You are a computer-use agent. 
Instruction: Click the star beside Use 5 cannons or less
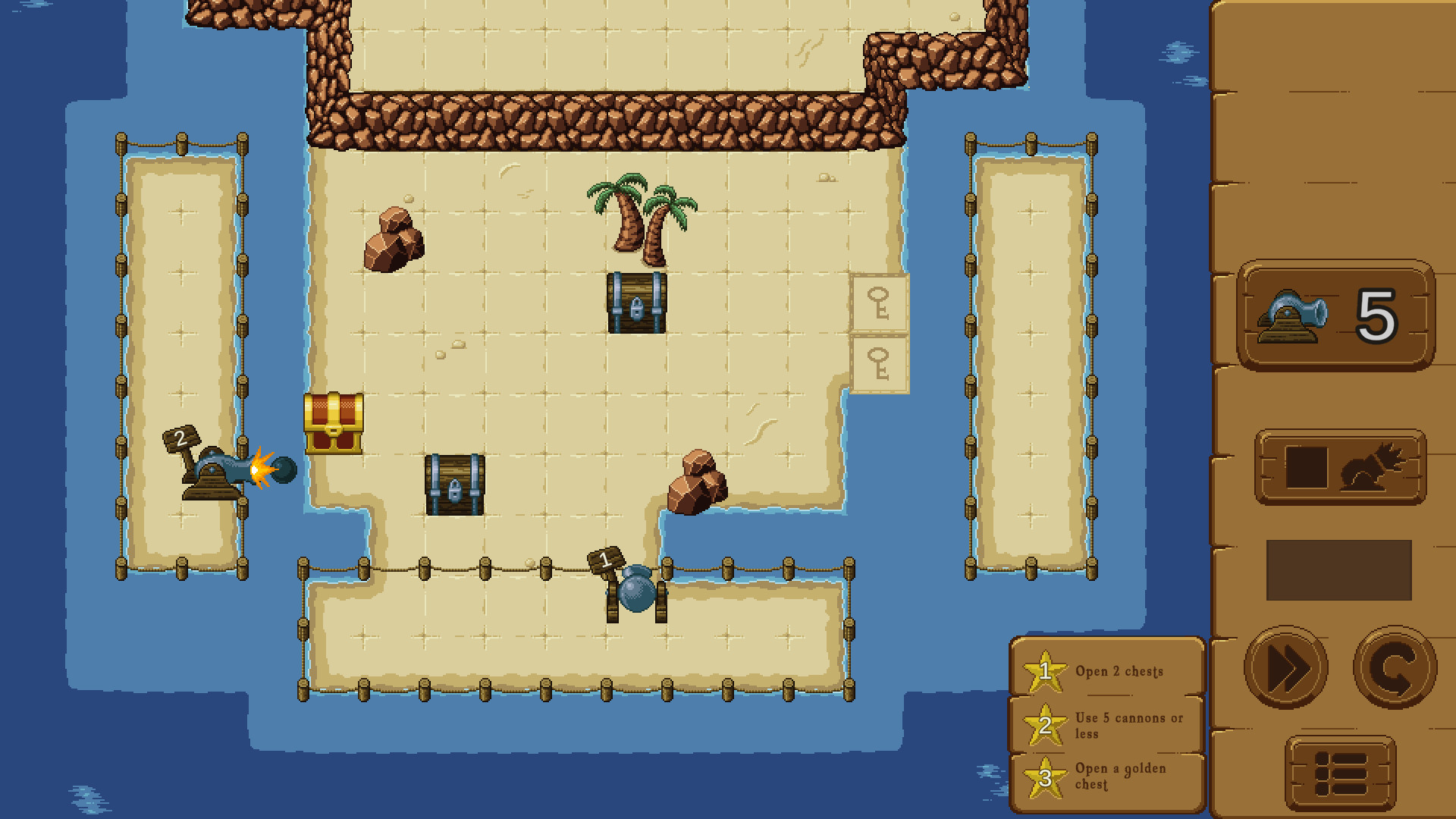pos(1044,726)
